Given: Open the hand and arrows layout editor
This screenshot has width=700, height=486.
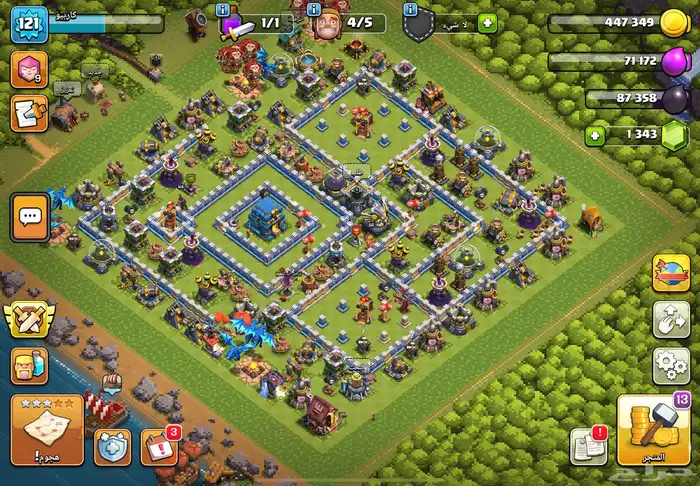Looking at the screenshot, I should 671,320.
